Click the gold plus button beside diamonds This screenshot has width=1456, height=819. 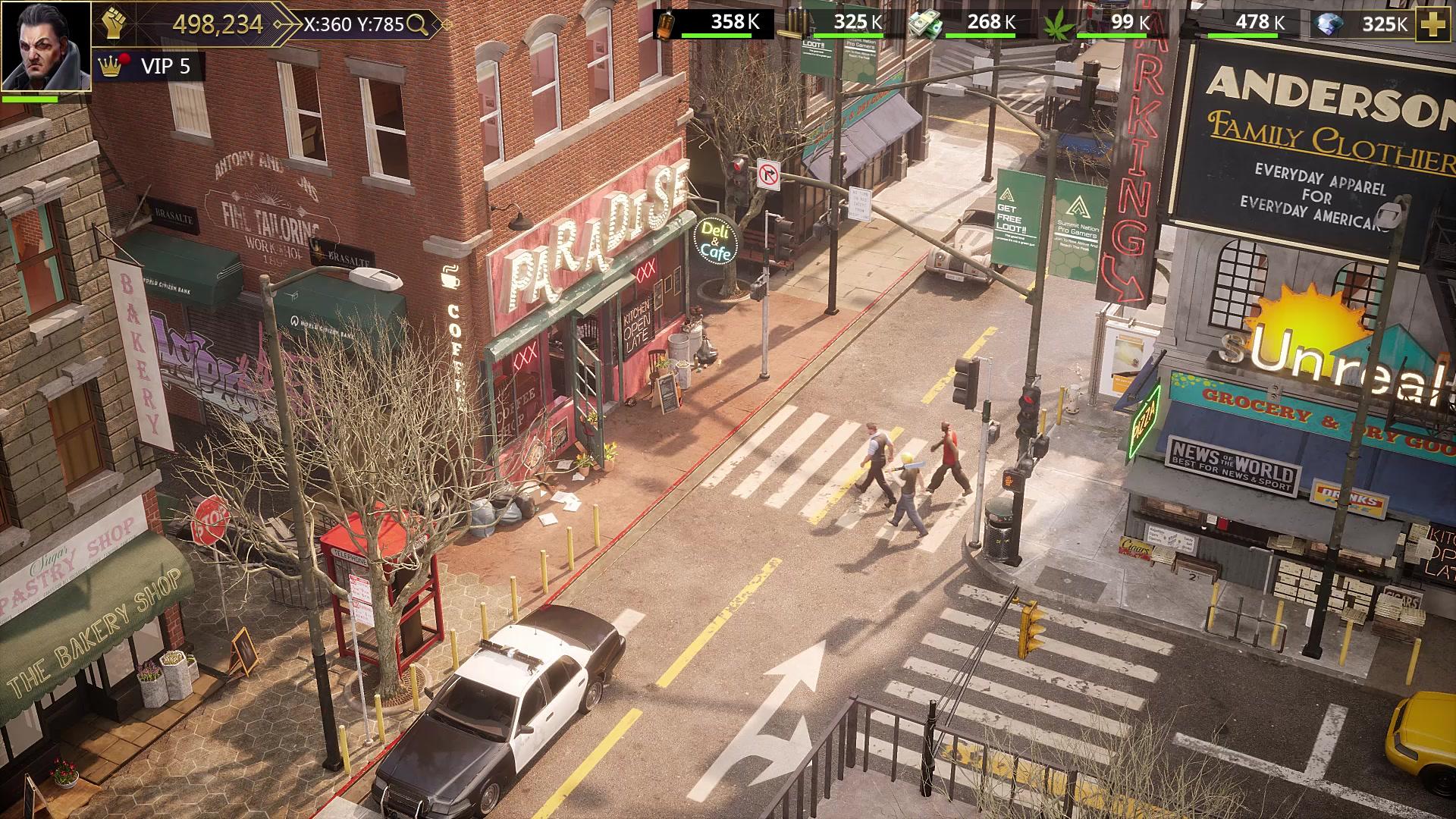1432,24
